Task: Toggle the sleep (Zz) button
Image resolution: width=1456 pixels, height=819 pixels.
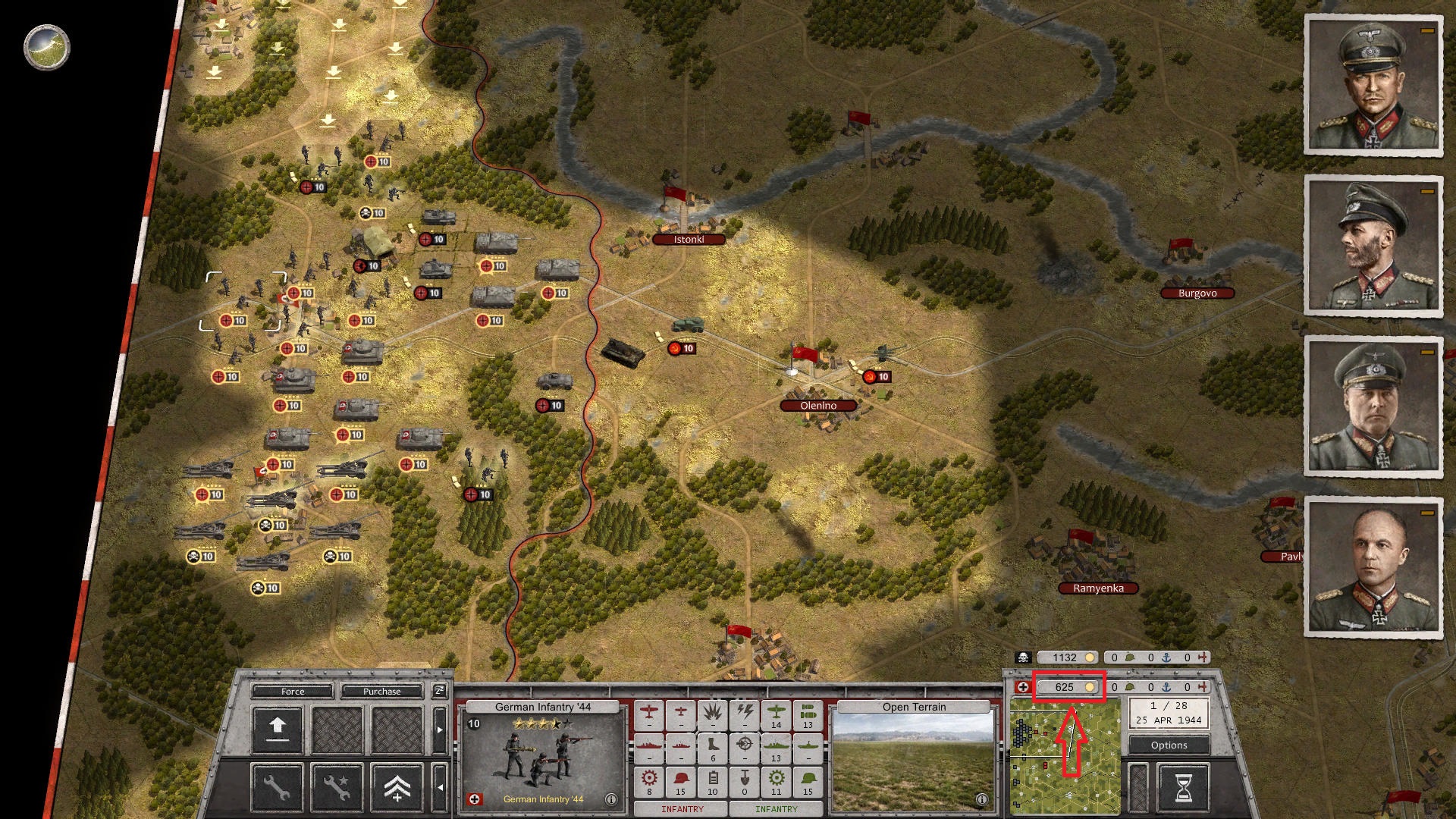Action: pyautogui.click(x=439, y=690)
